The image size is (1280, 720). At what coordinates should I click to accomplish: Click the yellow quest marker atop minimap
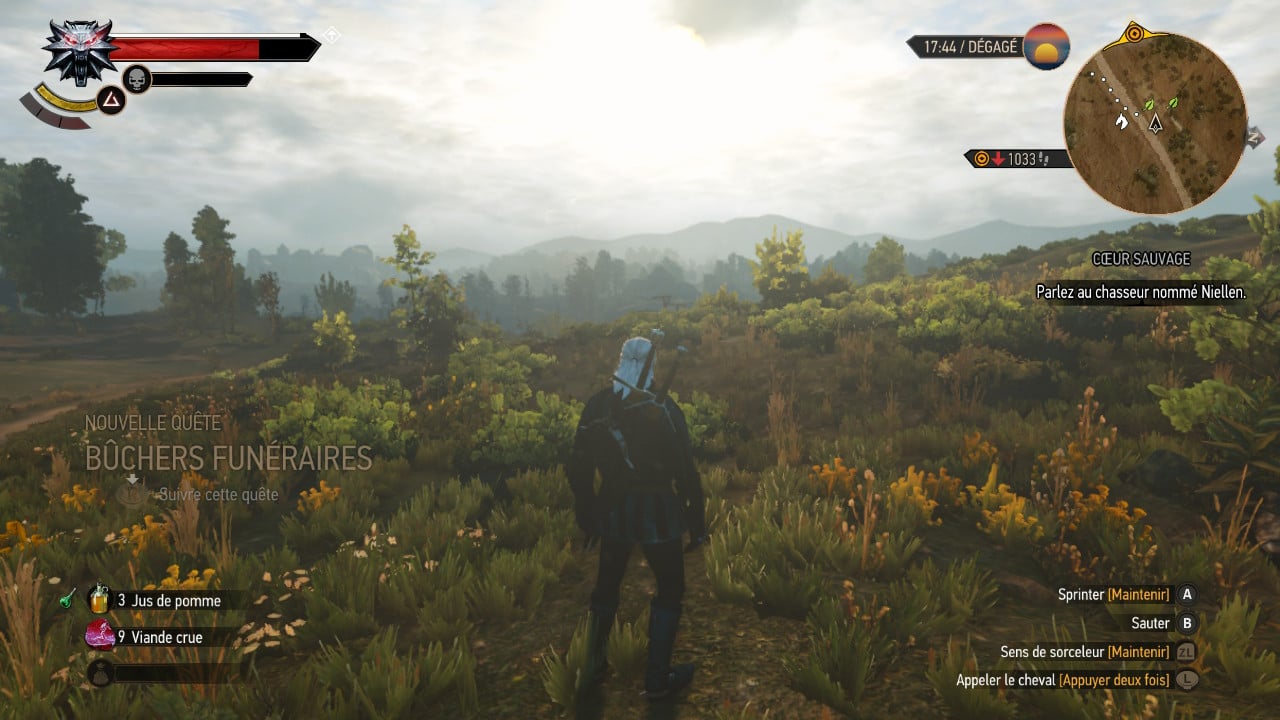click(x=1134, y=33)
